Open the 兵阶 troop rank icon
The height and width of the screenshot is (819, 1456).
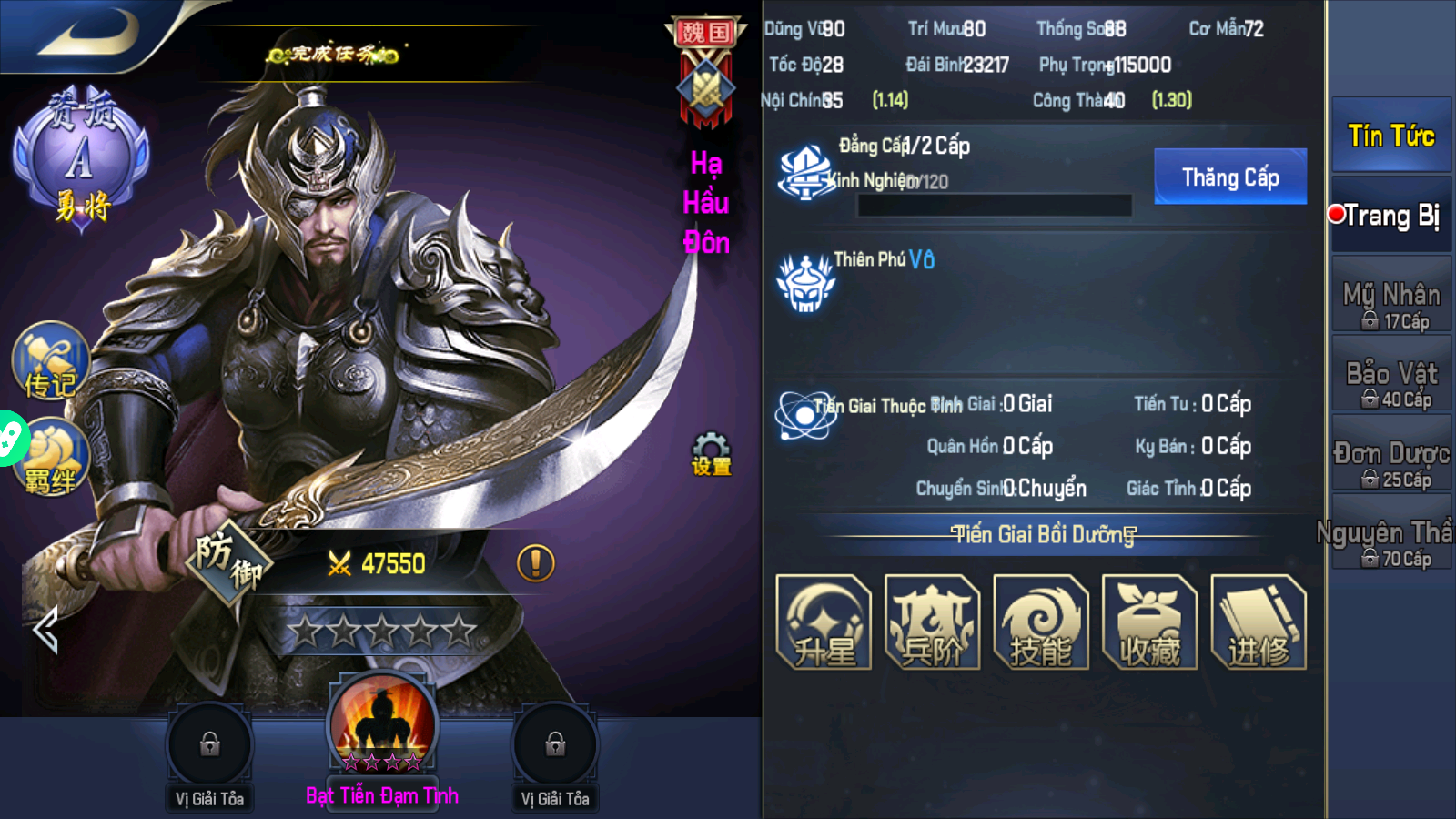coord(932,622)
